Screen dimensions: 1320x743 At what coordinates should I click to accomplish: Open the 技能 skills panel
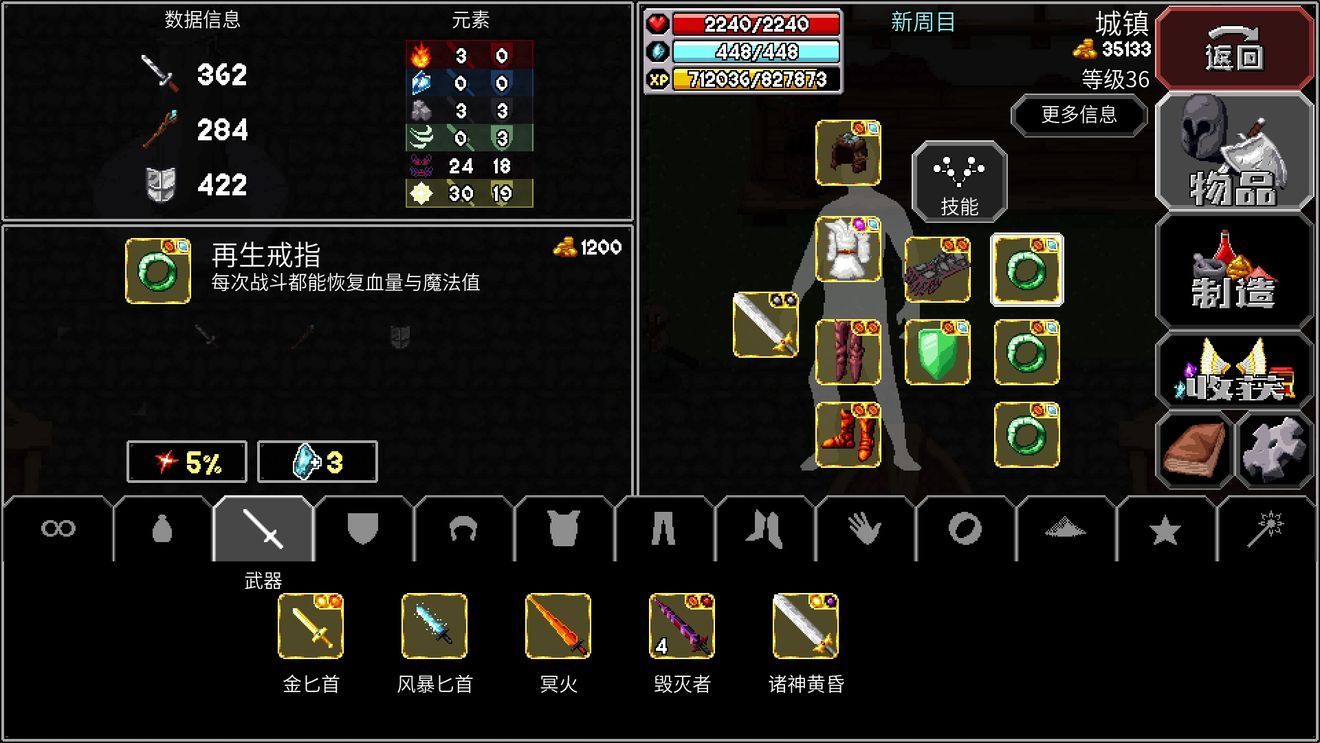click(x=959, y=181)
